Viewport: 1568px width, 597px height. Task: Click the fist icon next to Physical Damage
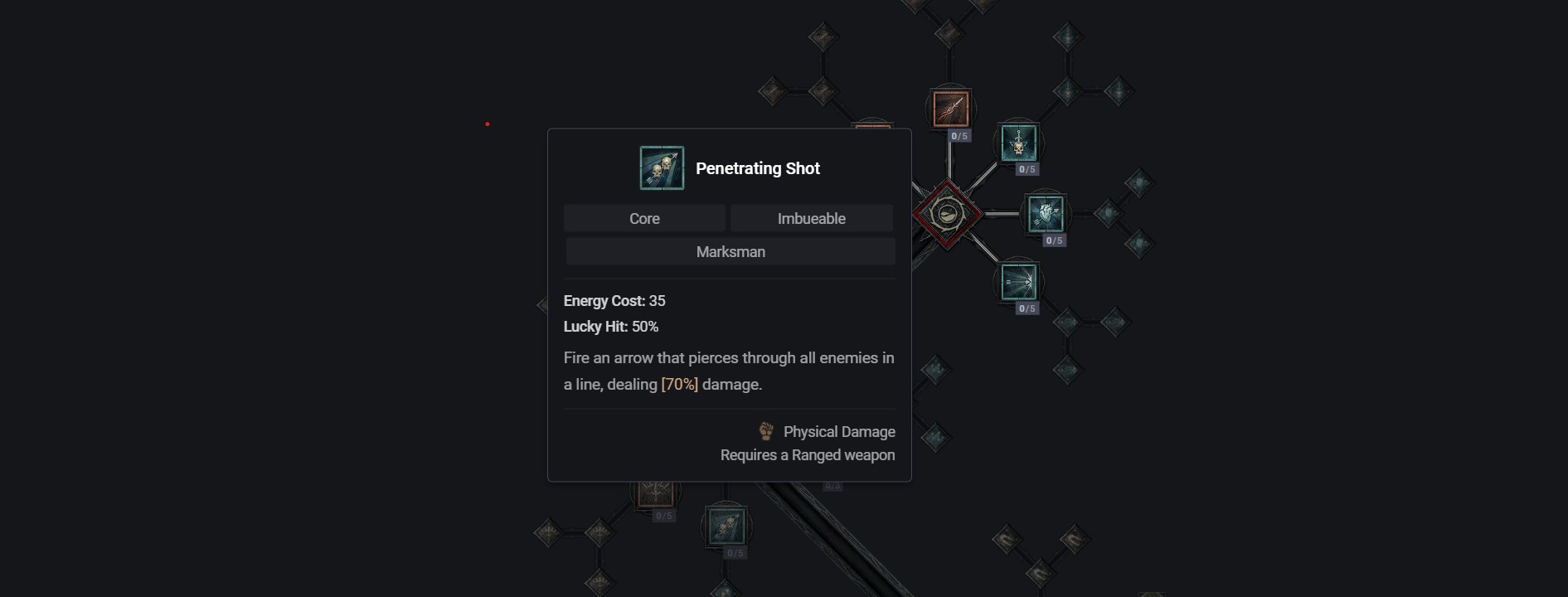click(x=765, y=431)
